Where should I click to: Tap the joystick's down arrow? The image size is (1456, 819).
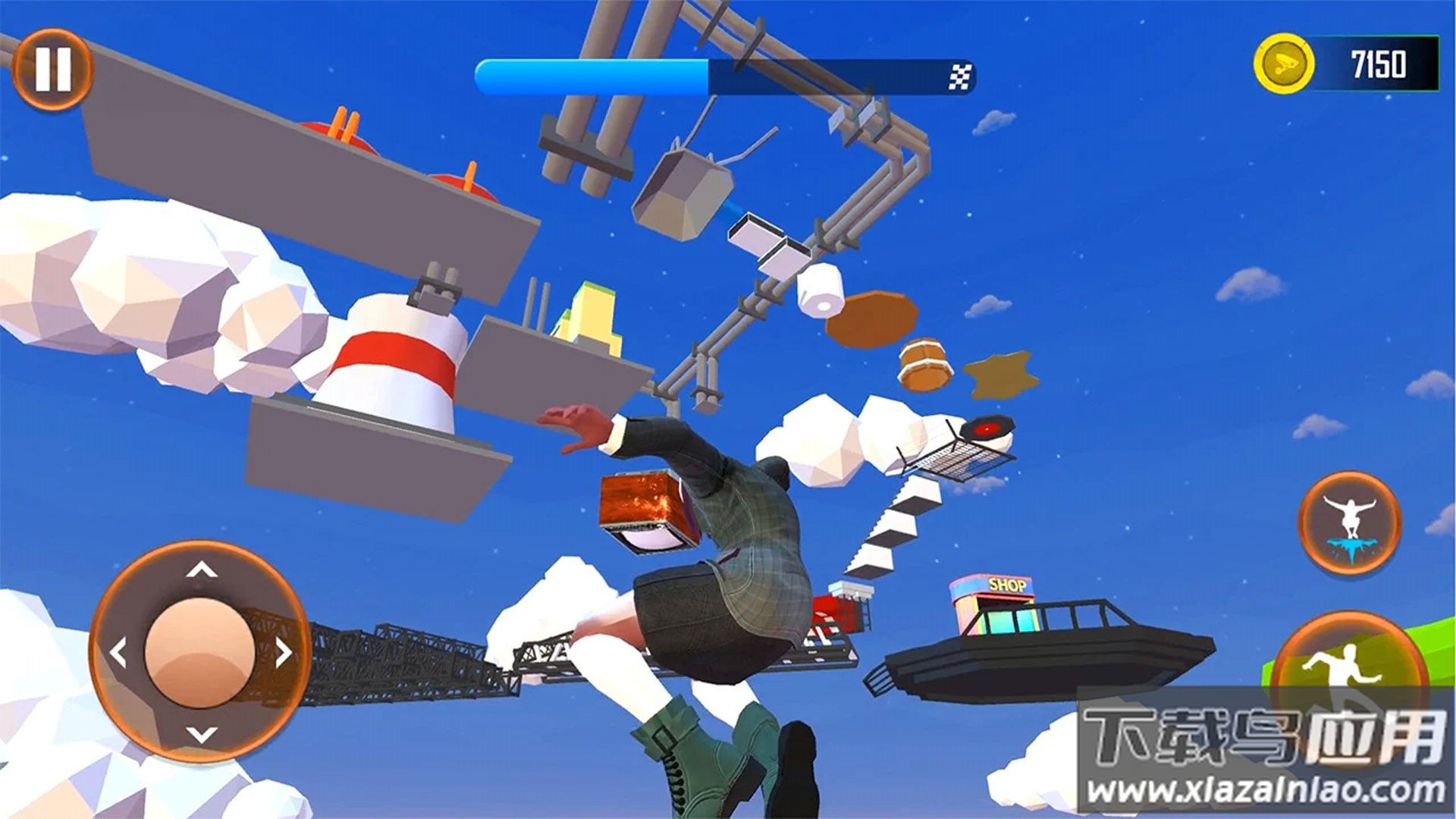pos(202,734)
